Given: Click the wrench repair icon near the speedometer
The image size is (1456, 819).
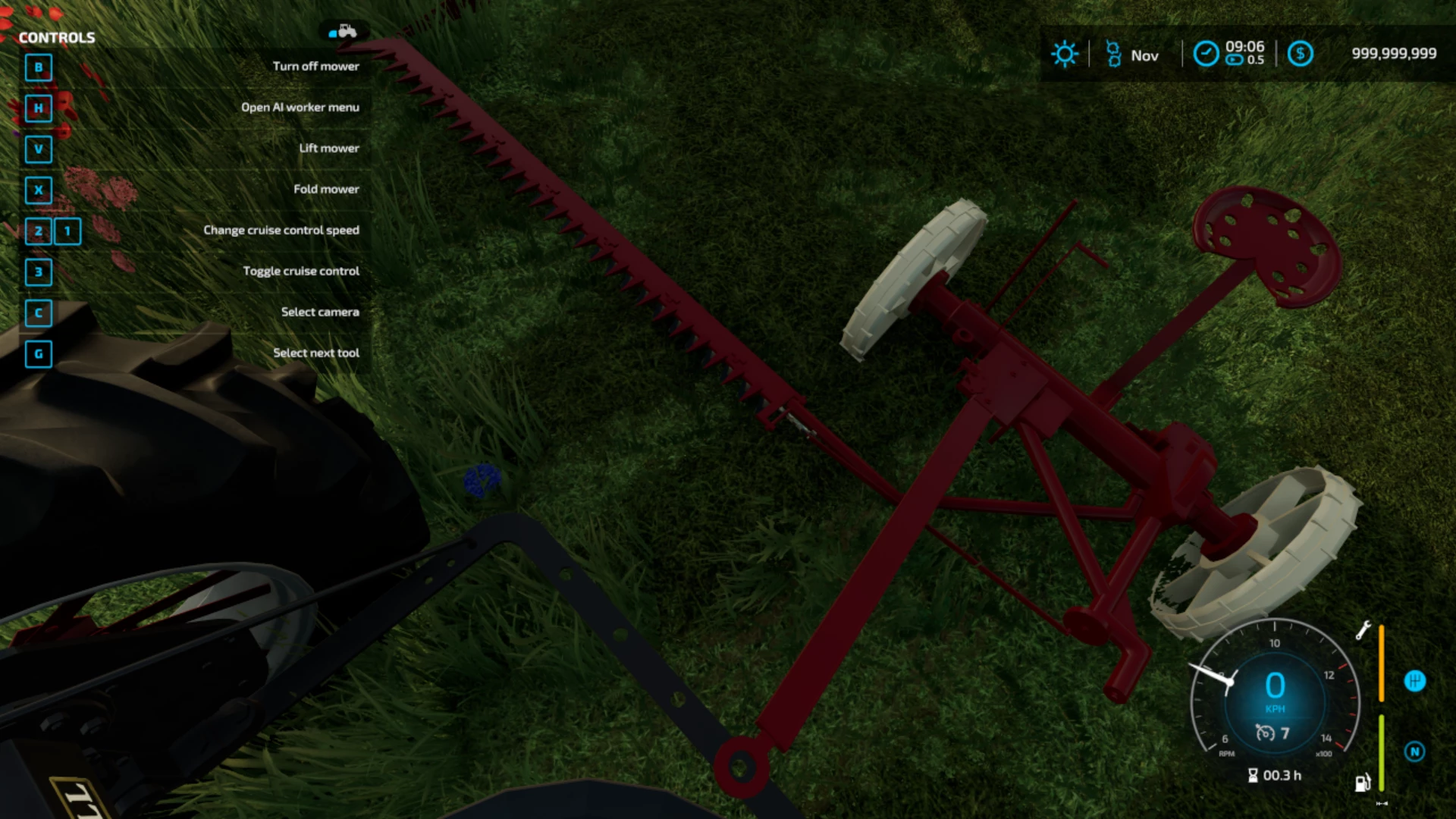Looking at the screenshot, I should pos(1363,629).
